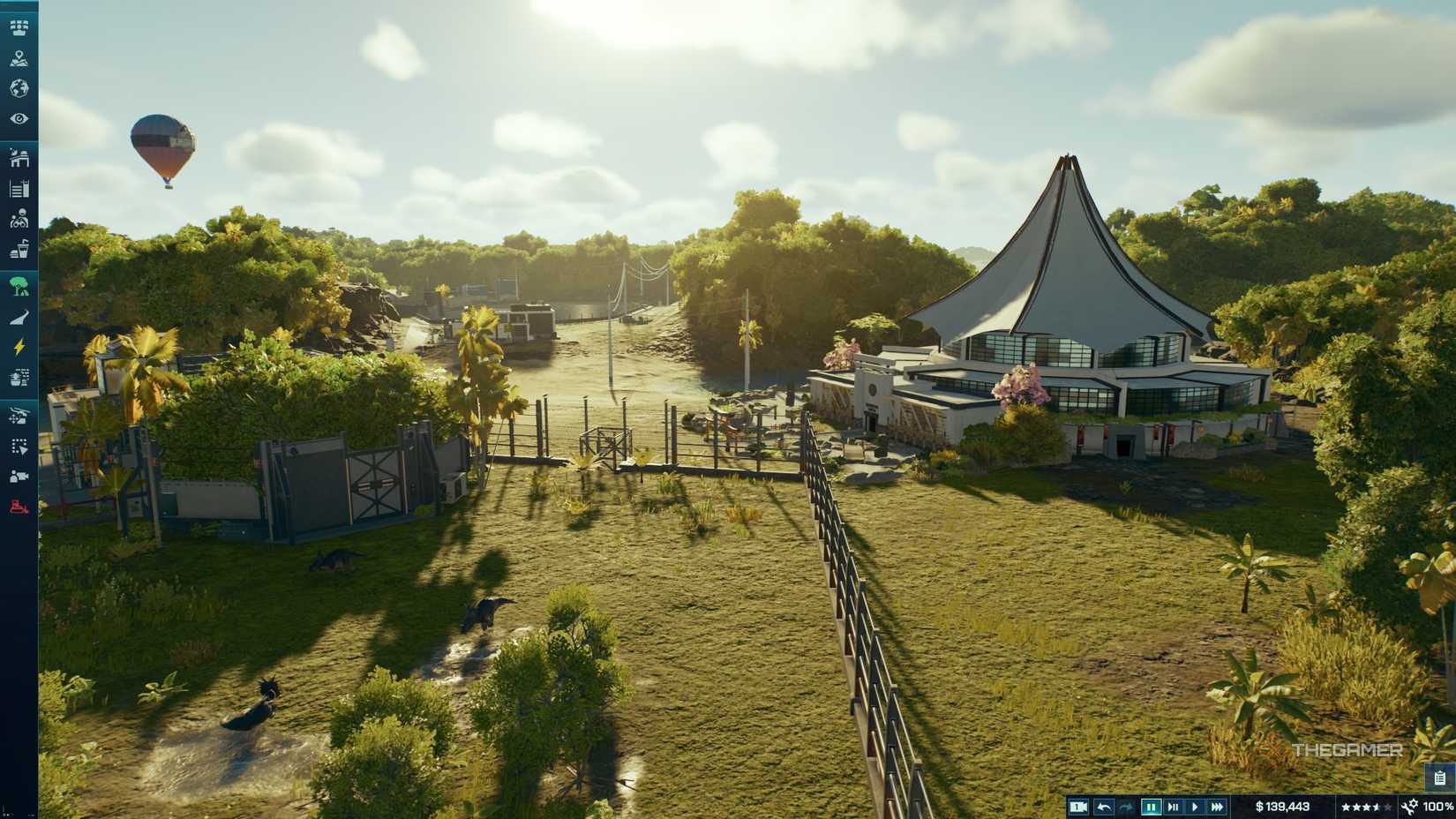Open the facilities status list icon
1456x819 pixels.
coord(19,187)
